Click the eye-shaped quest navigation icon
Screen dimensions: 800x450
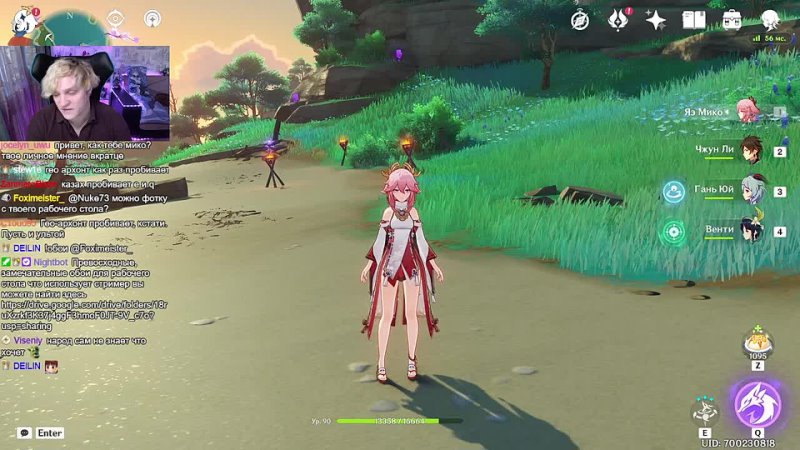116,19
